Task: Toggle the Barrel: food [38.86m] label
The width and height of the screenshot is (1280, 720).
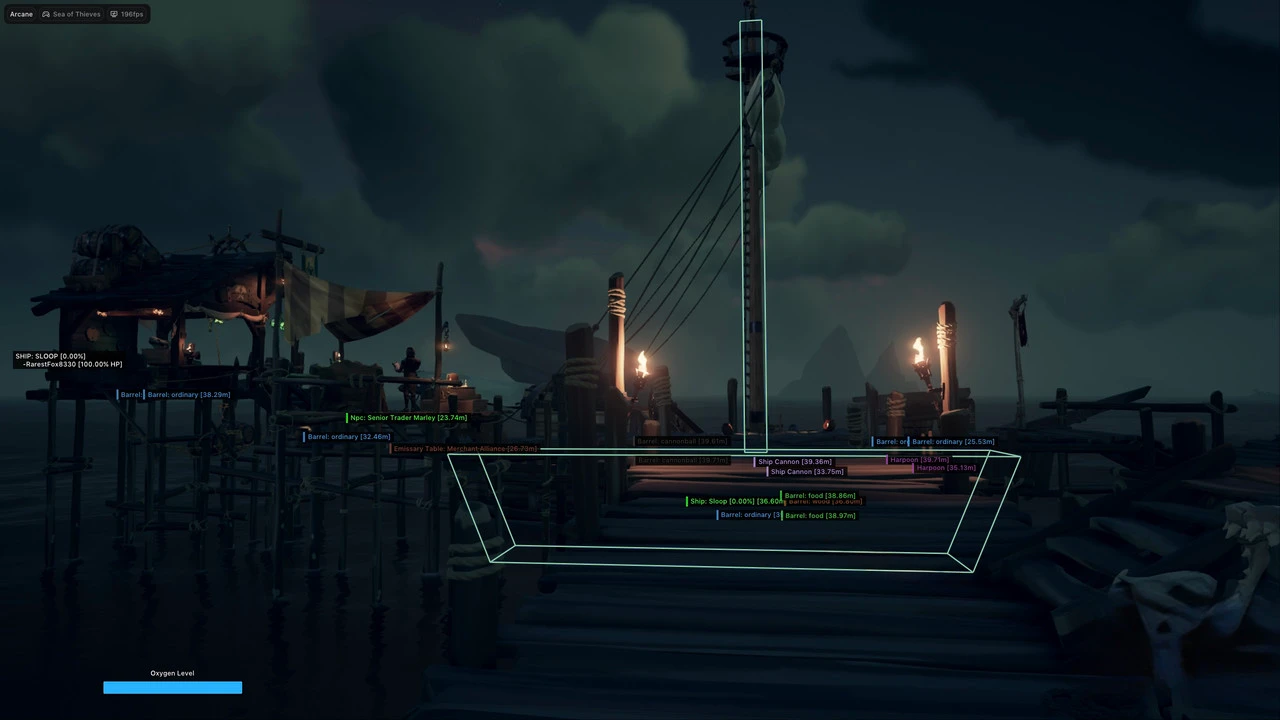Action: tap(820, 495)
